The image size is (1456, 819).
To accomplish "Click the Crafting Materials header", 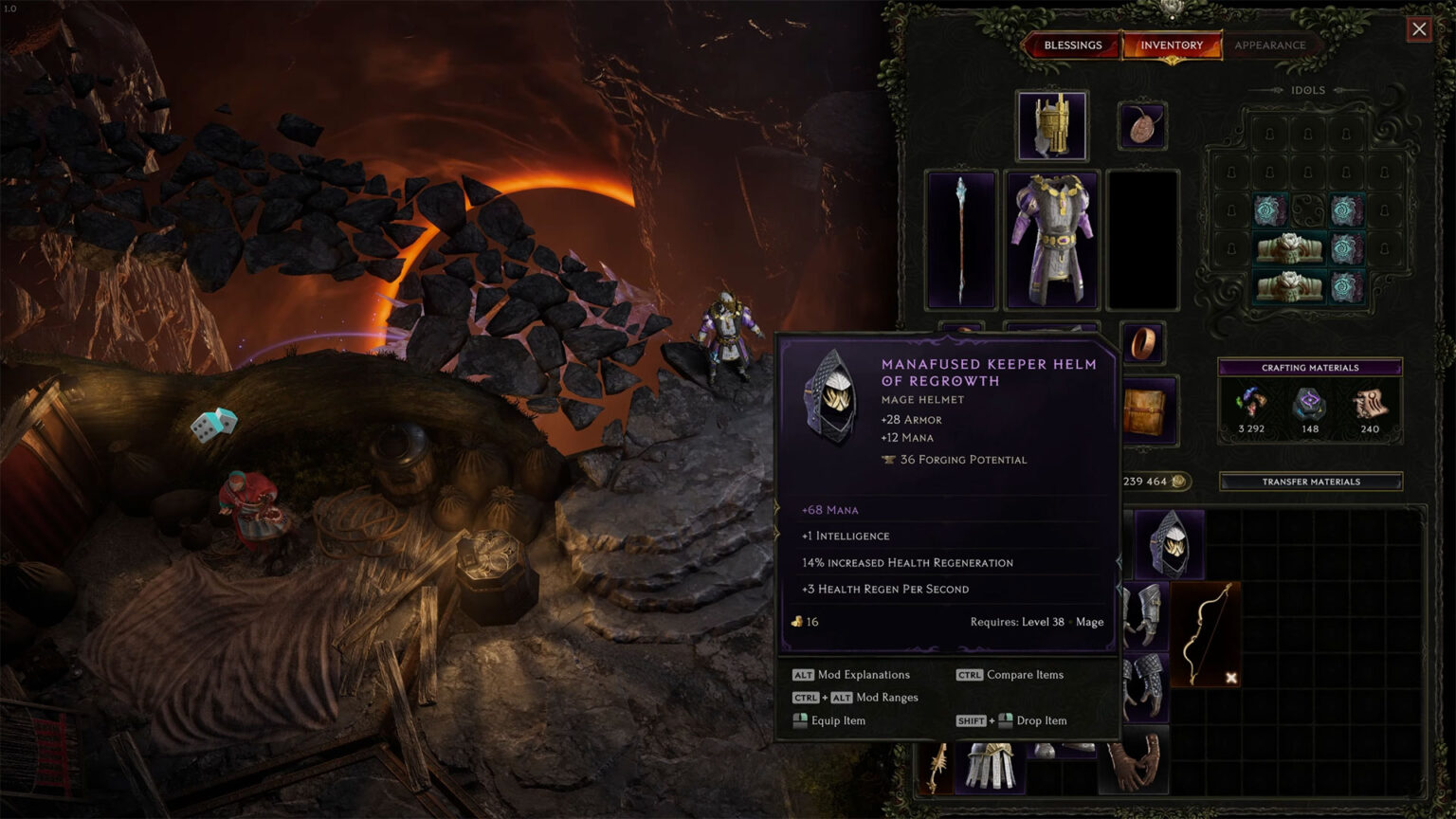I will point(1310,368).
